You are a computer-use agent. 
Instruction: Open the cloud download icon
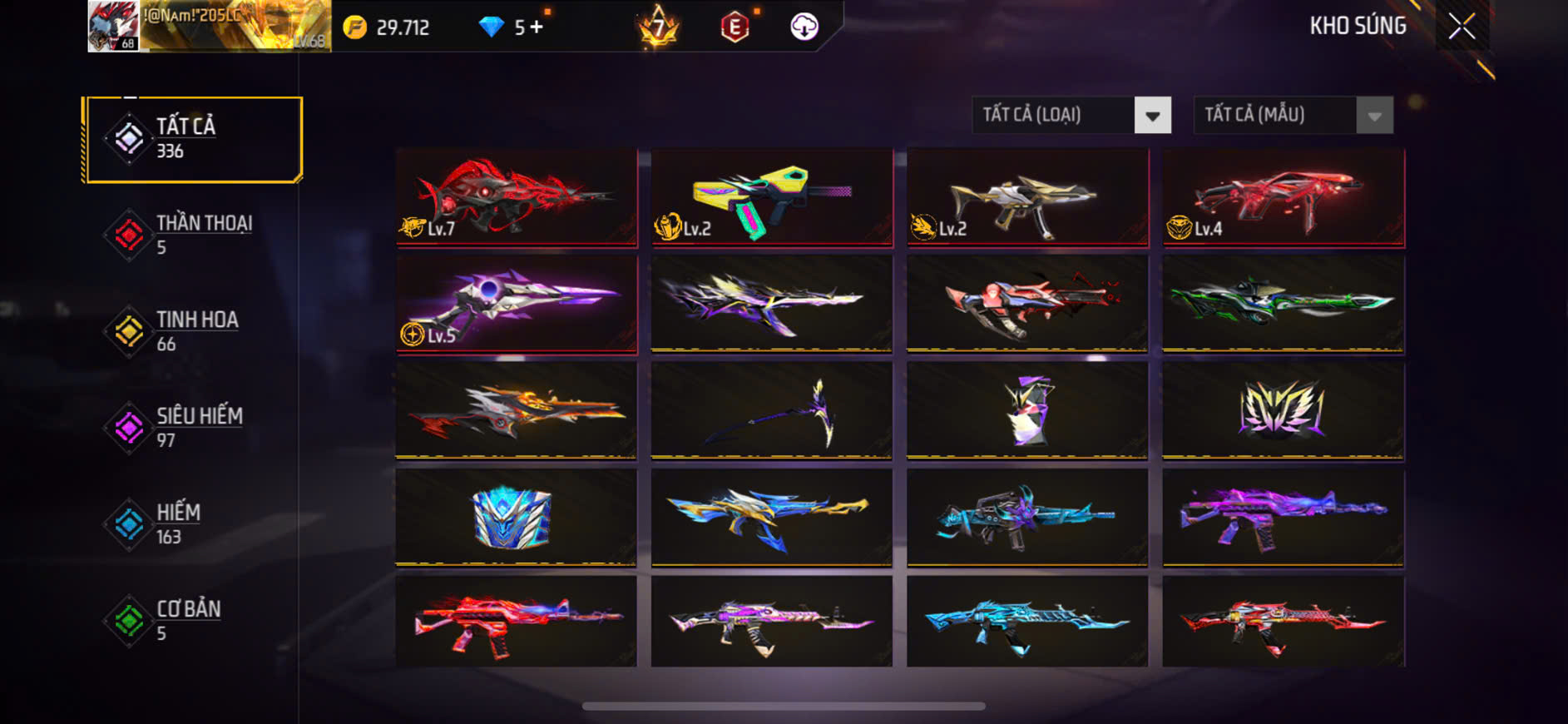tap(804, 27)
